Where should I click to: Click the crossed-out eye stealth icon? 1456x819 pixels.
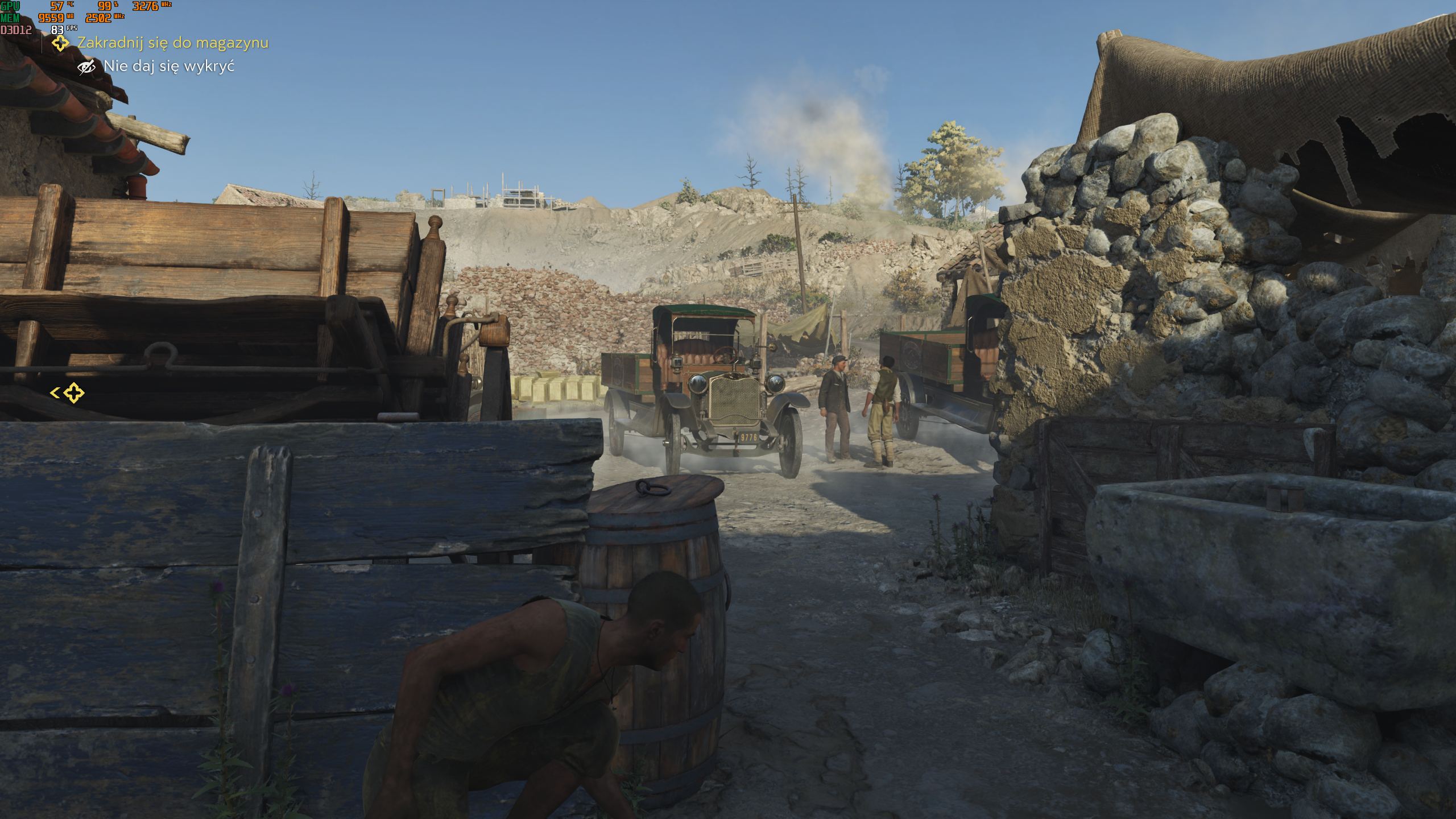pyautogui.click(x=86, y=67)
